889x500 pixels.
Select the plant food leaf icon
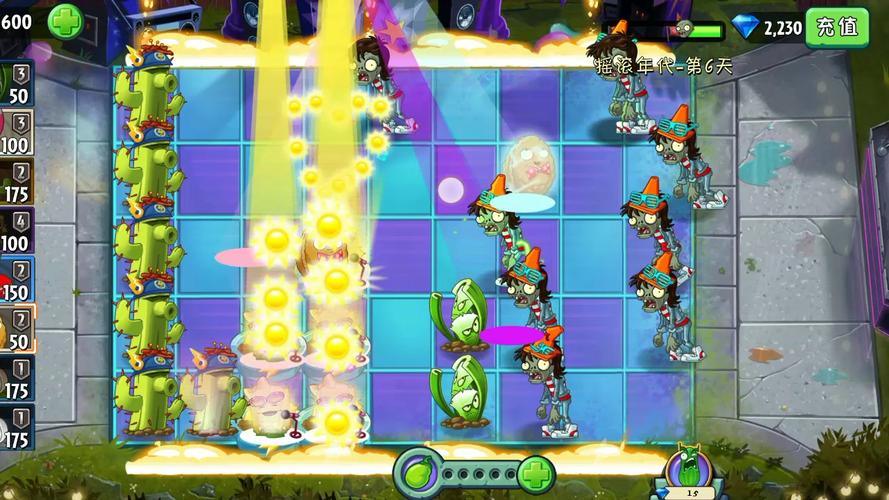coord(418,471)
